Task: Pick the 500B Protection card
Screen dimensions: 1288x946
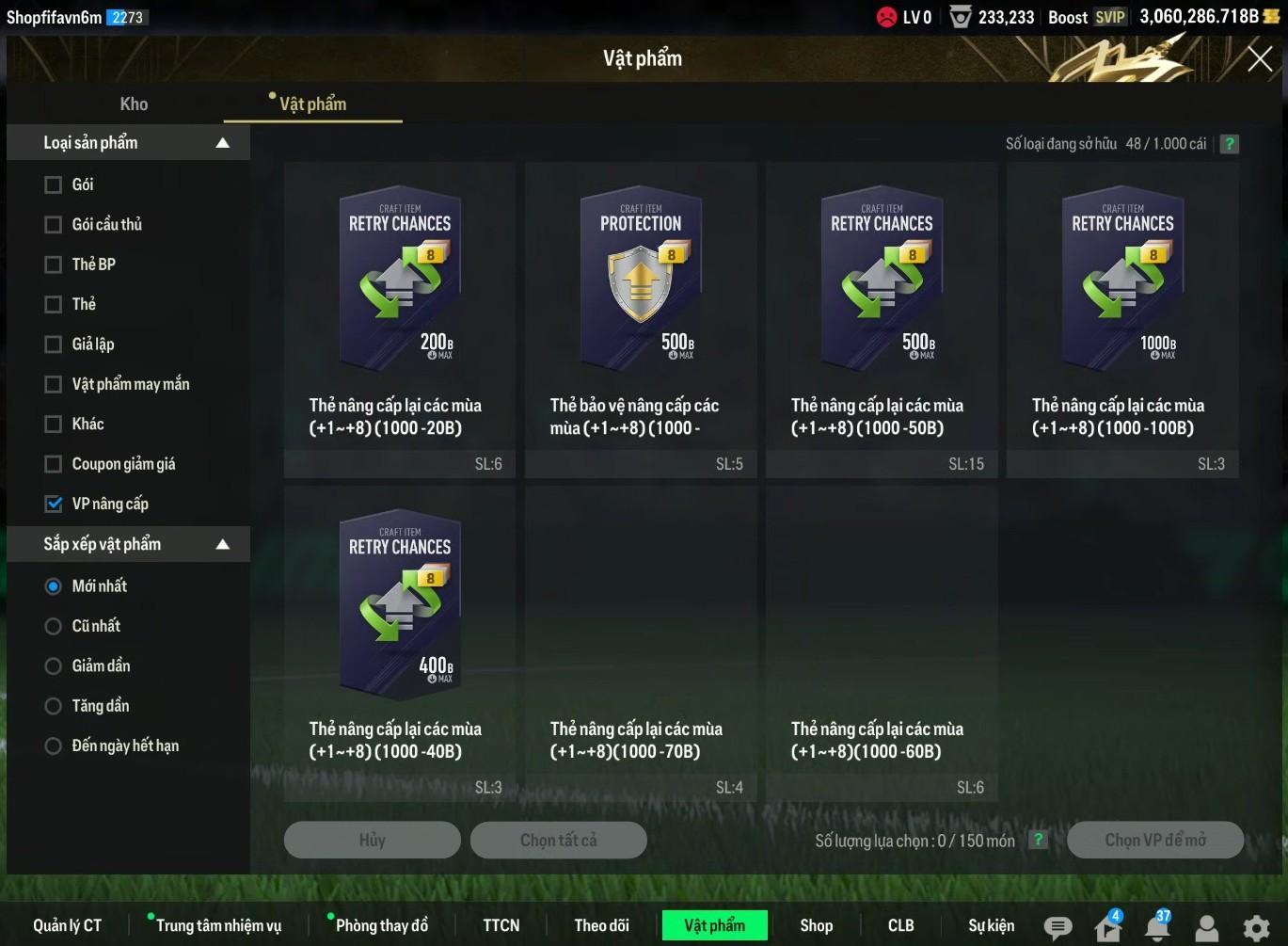Action: [641, 282]
